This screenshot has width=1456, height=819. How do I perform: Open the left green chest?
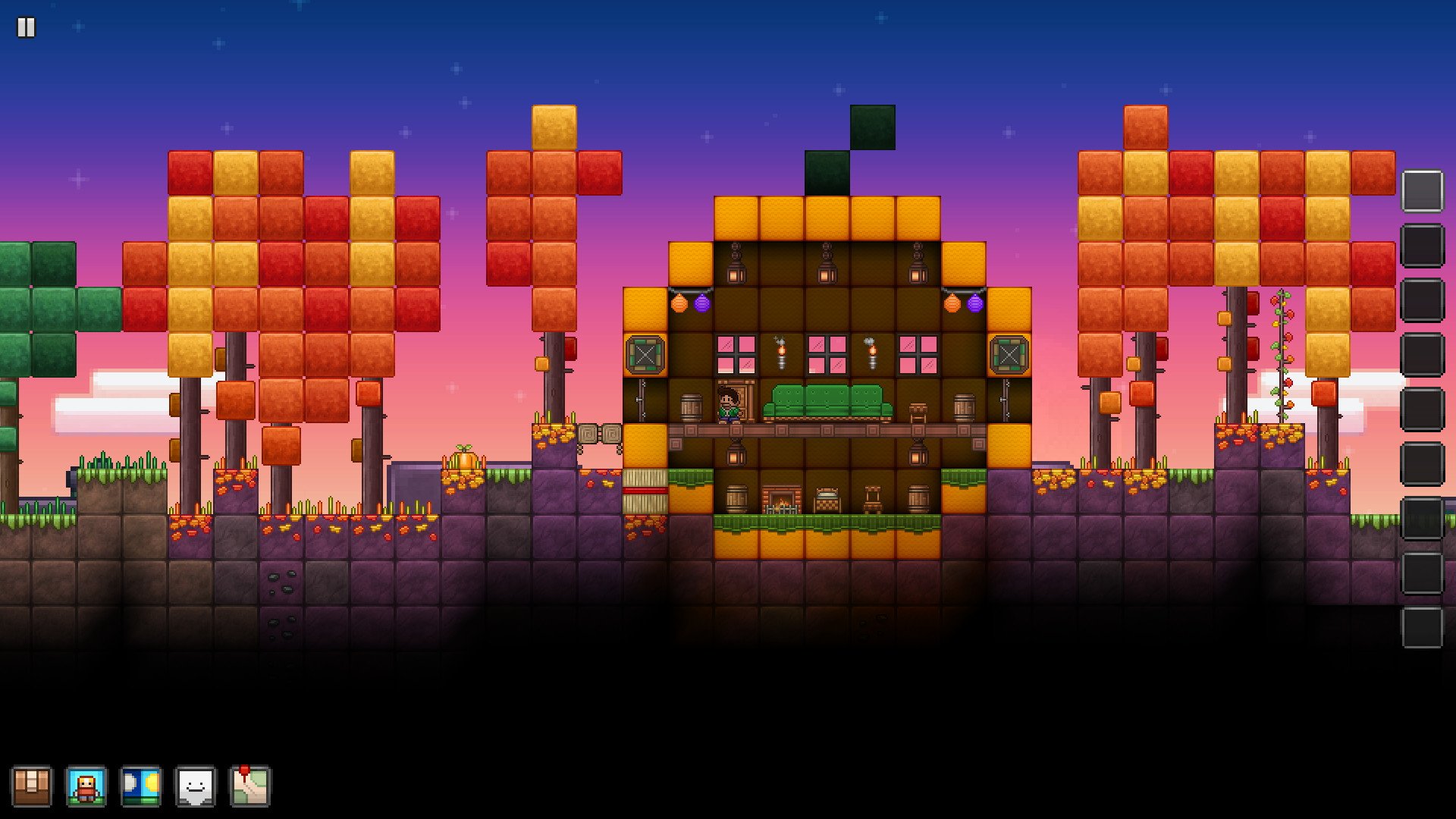pyautogui.click(x=645, y=354)
